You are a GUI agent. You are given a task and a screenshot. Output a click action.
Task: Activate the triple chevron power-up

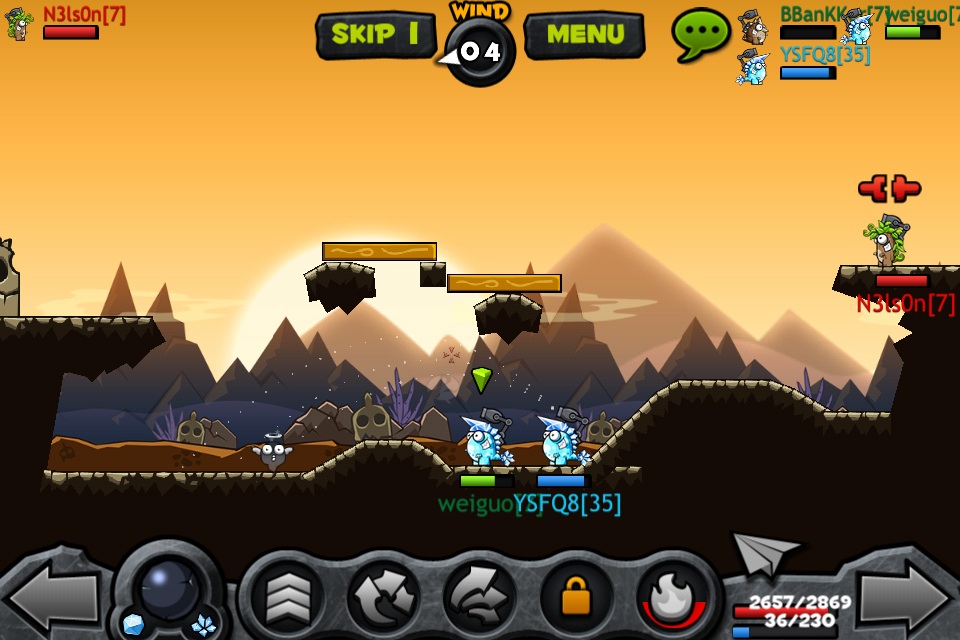coord(286,598)
